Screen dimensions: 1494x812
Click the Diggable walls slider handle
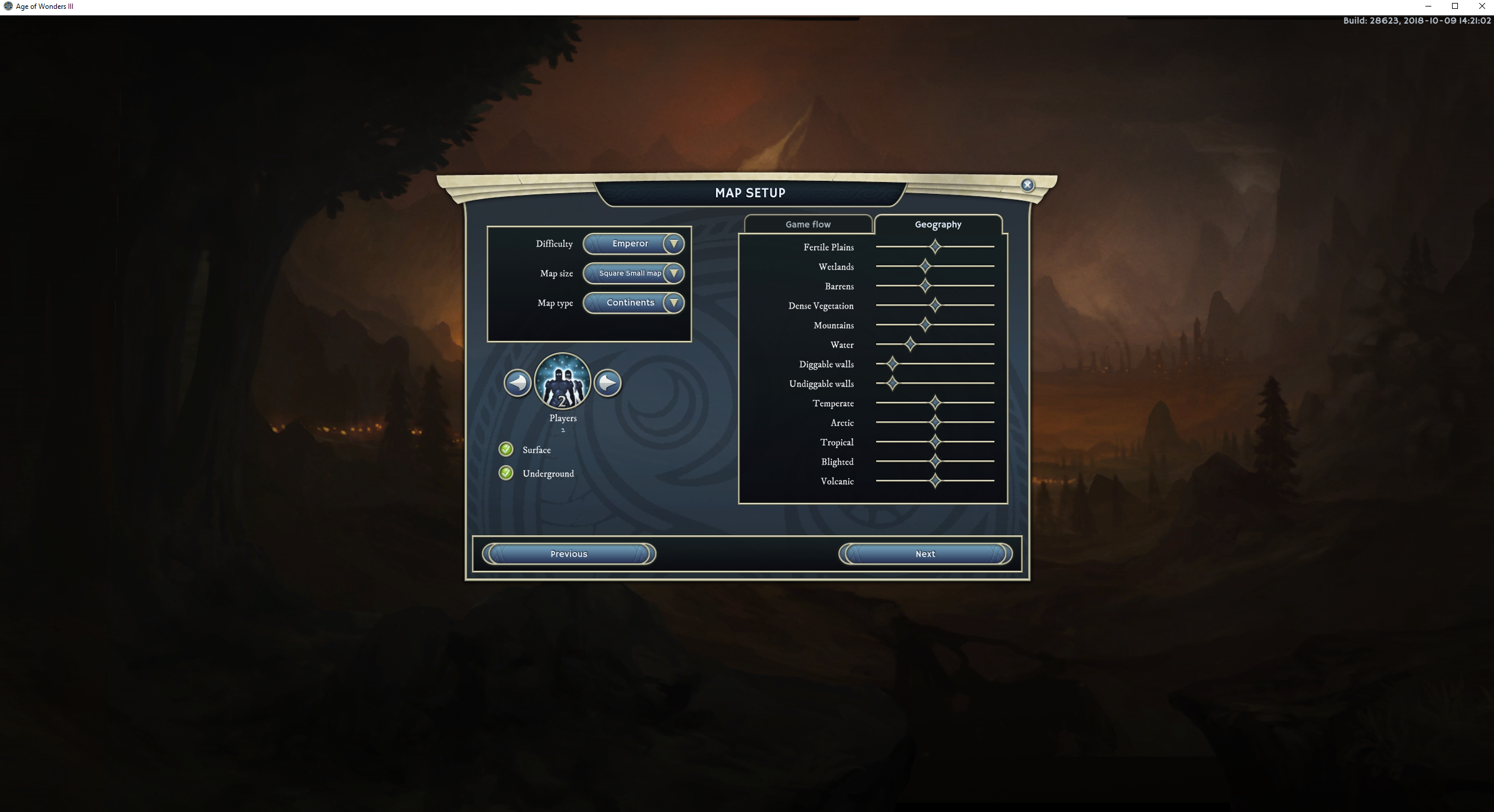pyautogui.click(x=892, y=363)
